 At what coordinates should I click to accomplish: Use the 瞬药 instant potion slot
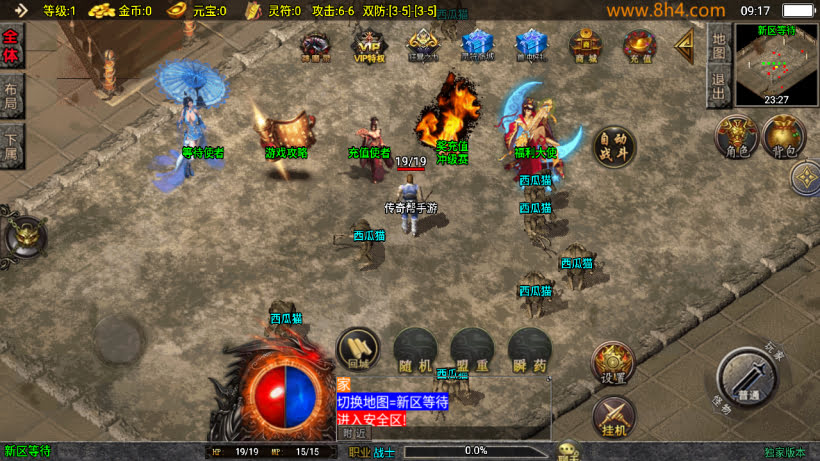pyautogui.click(x=528, y=351)
